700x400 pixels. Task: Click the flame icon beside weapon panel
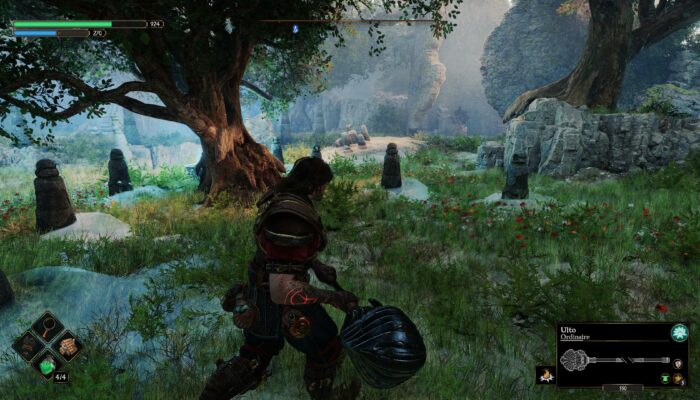pyautogui.click(x=546, y=375)
